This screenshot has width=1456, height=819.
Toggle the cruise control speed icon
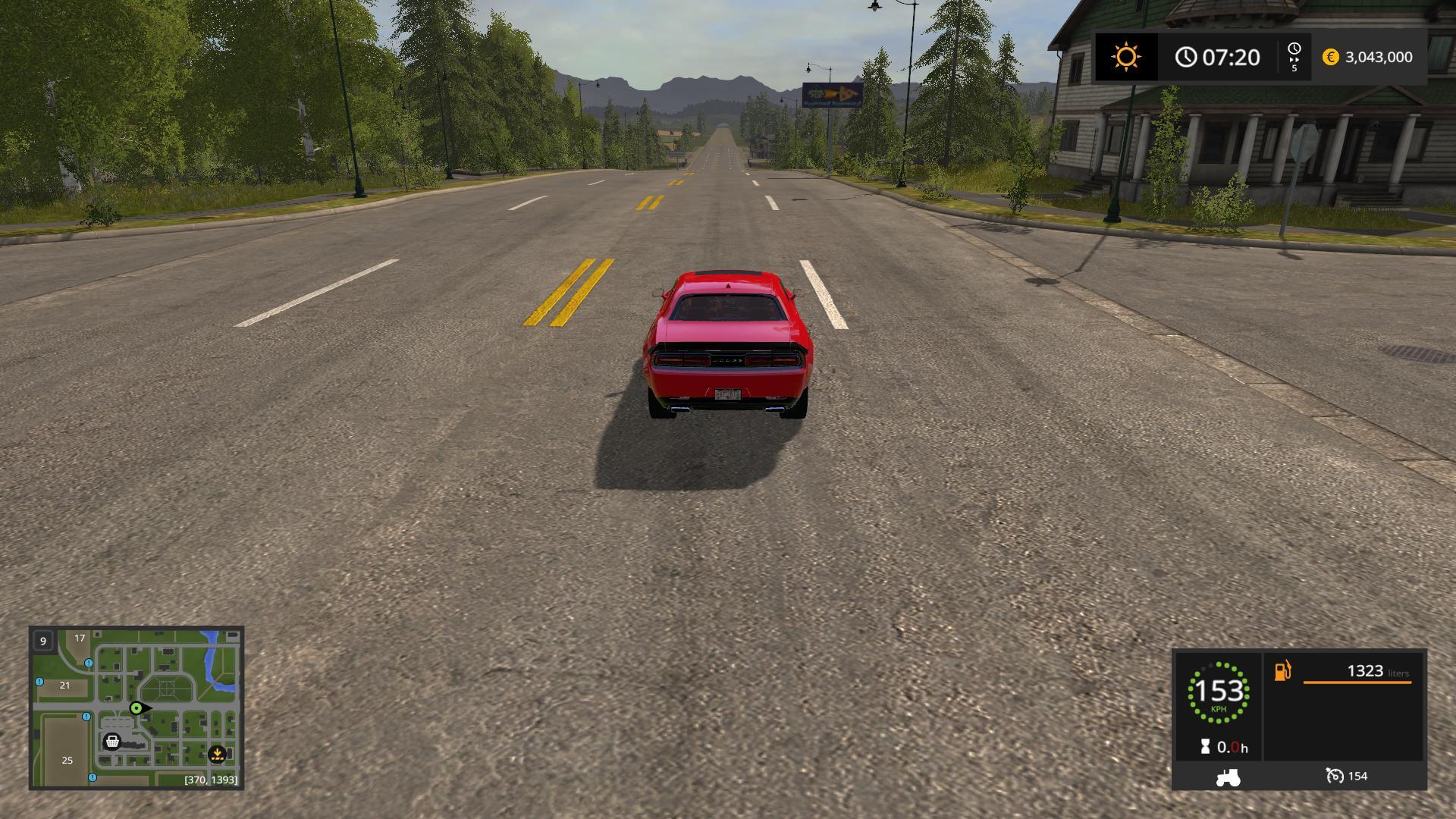click(x=1335, y=776)
